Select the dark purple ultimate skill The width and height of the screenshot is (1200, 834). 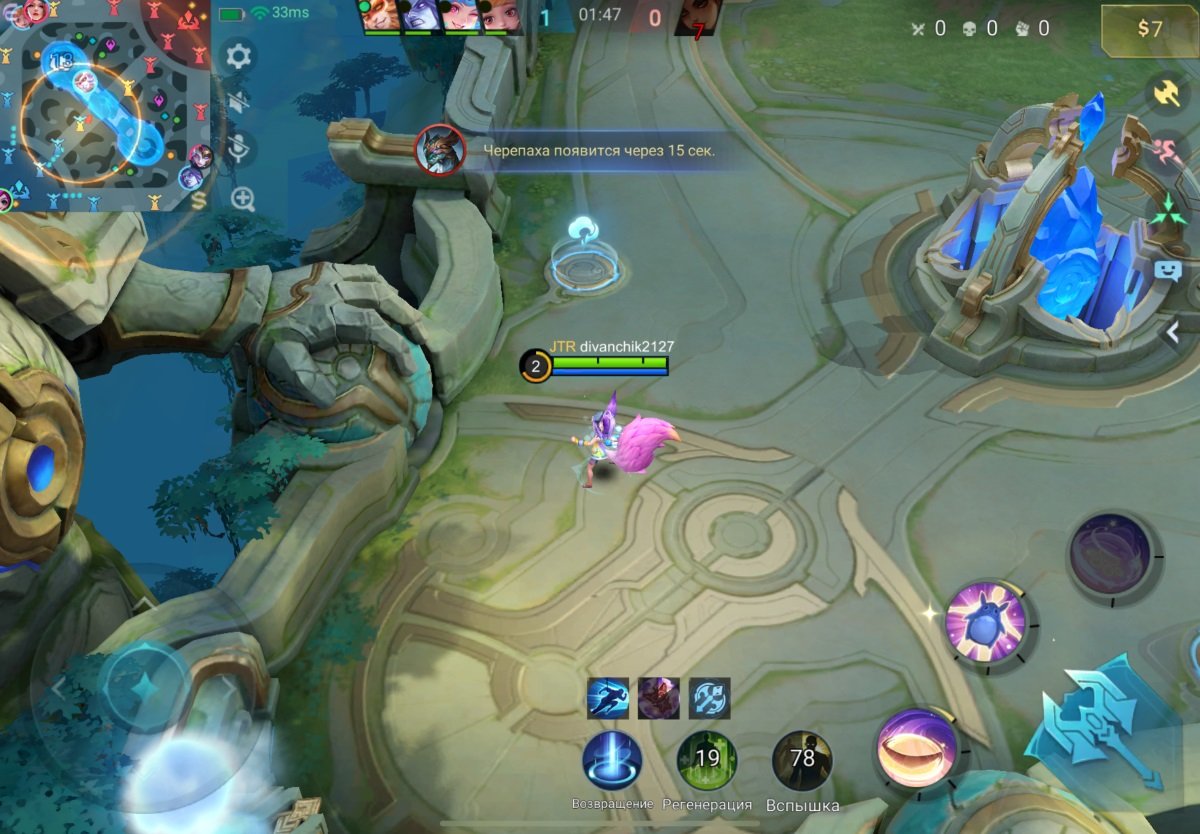pyautogui.click(x=1110, y=553)
